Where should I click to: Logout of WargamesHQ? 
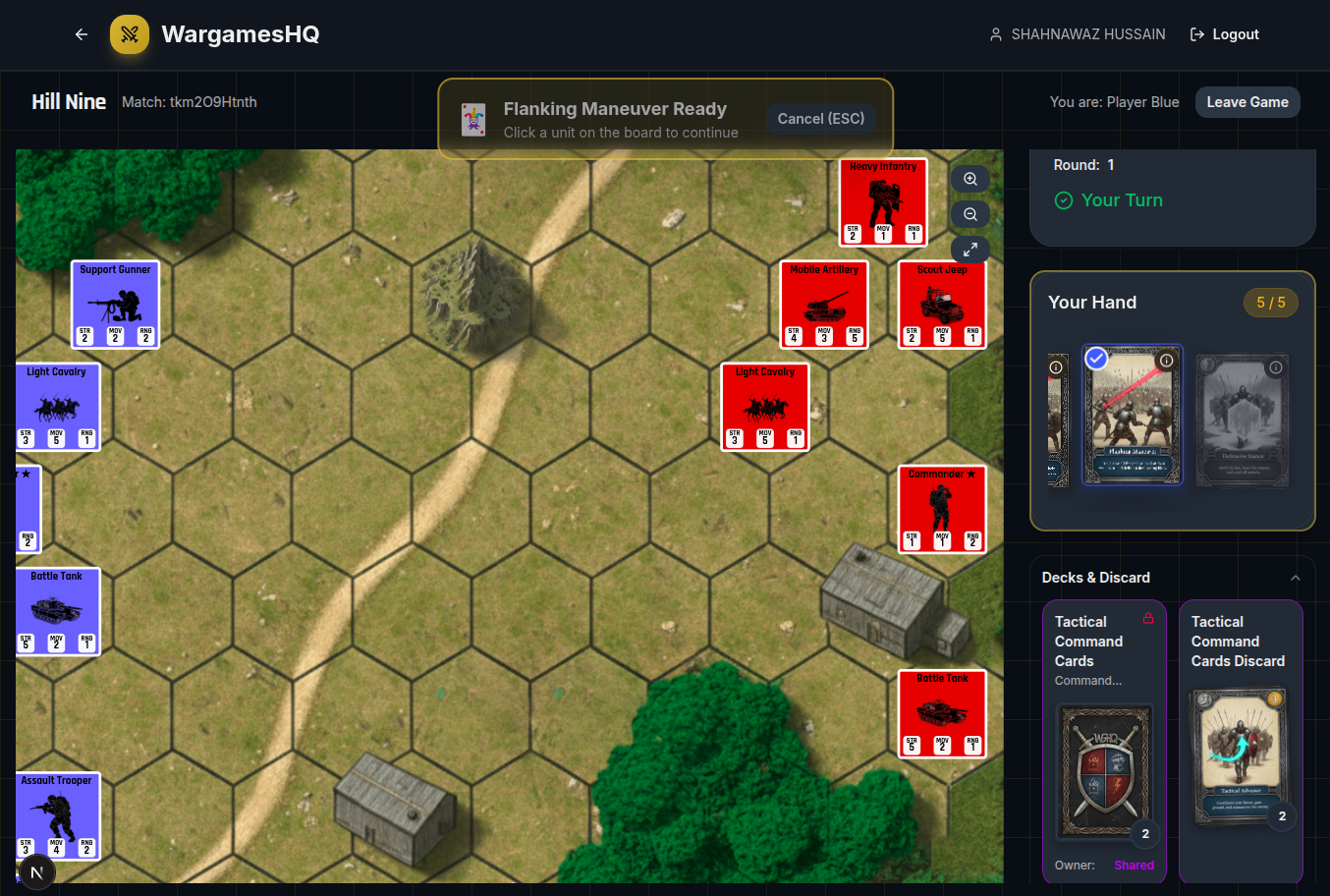(x=1224, y=33)
